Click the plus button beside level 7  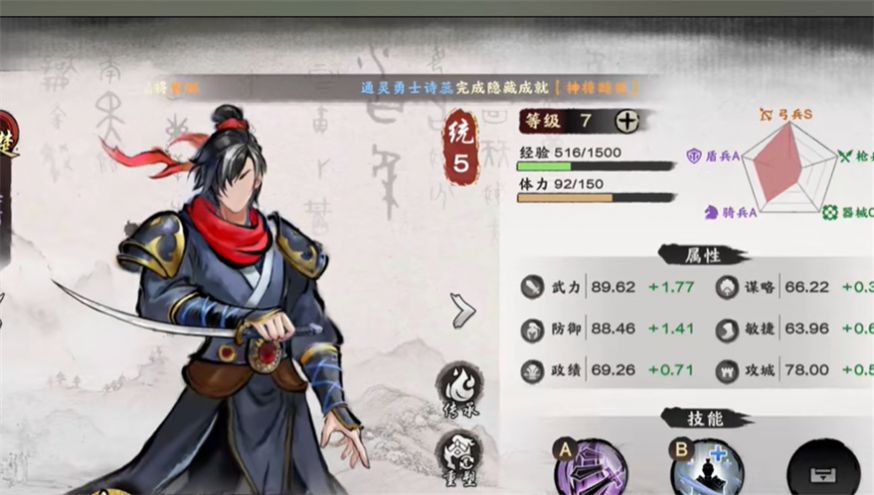[x=627, y=121]
